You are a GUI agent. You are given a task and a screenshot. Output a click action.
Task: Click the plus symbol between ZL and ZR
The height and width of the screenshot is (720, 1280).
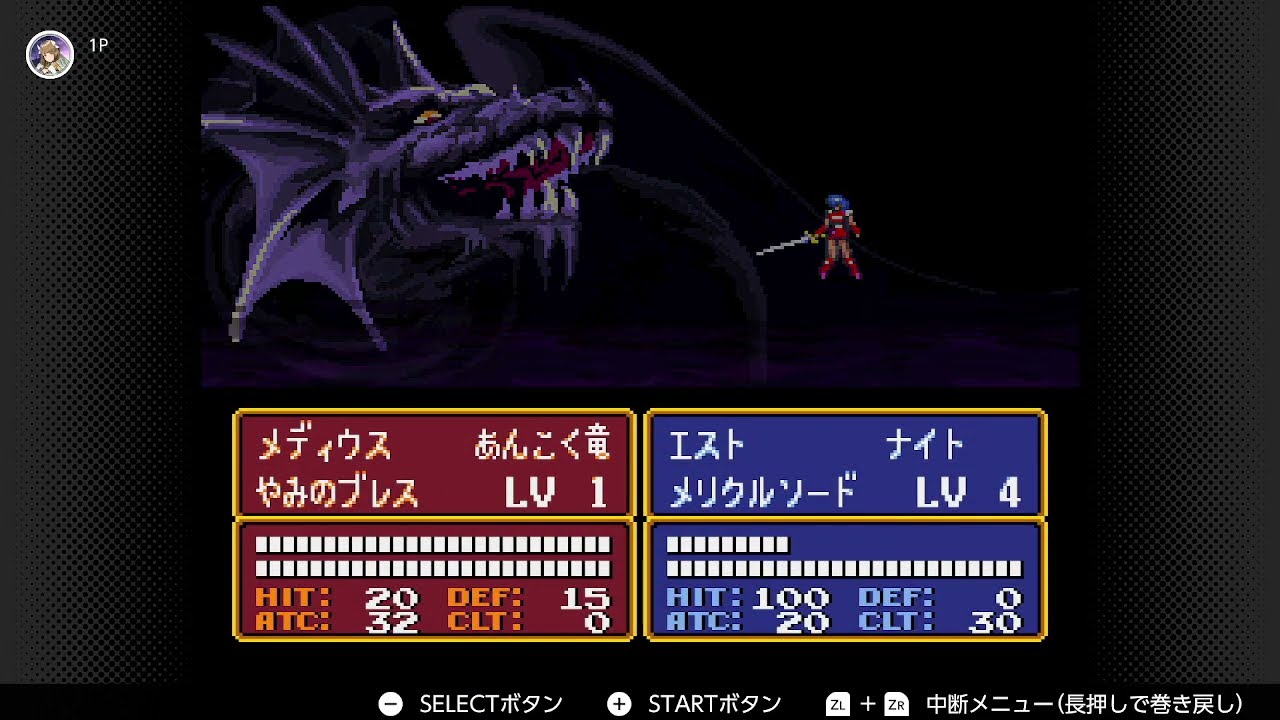coord(868,702)
